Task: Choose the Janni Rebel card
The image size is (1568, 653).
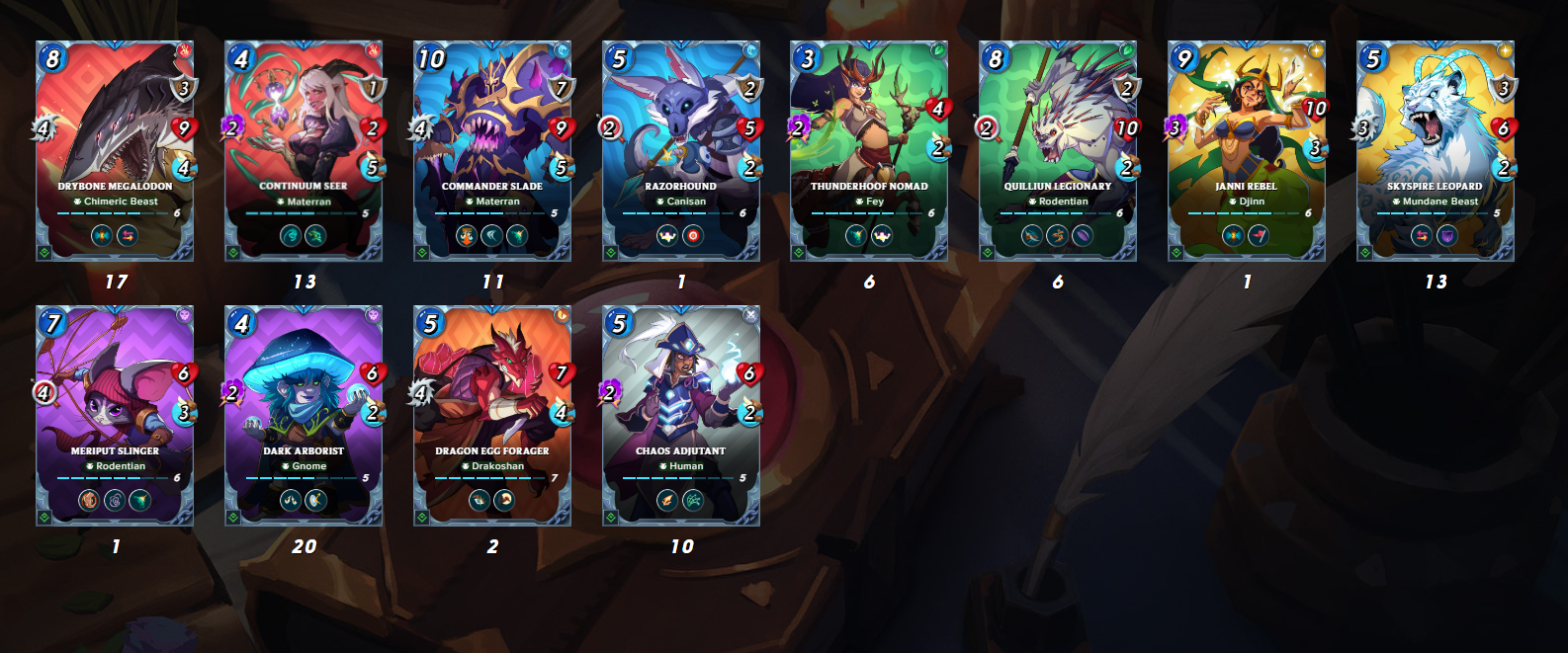Action: [1247, 150]
